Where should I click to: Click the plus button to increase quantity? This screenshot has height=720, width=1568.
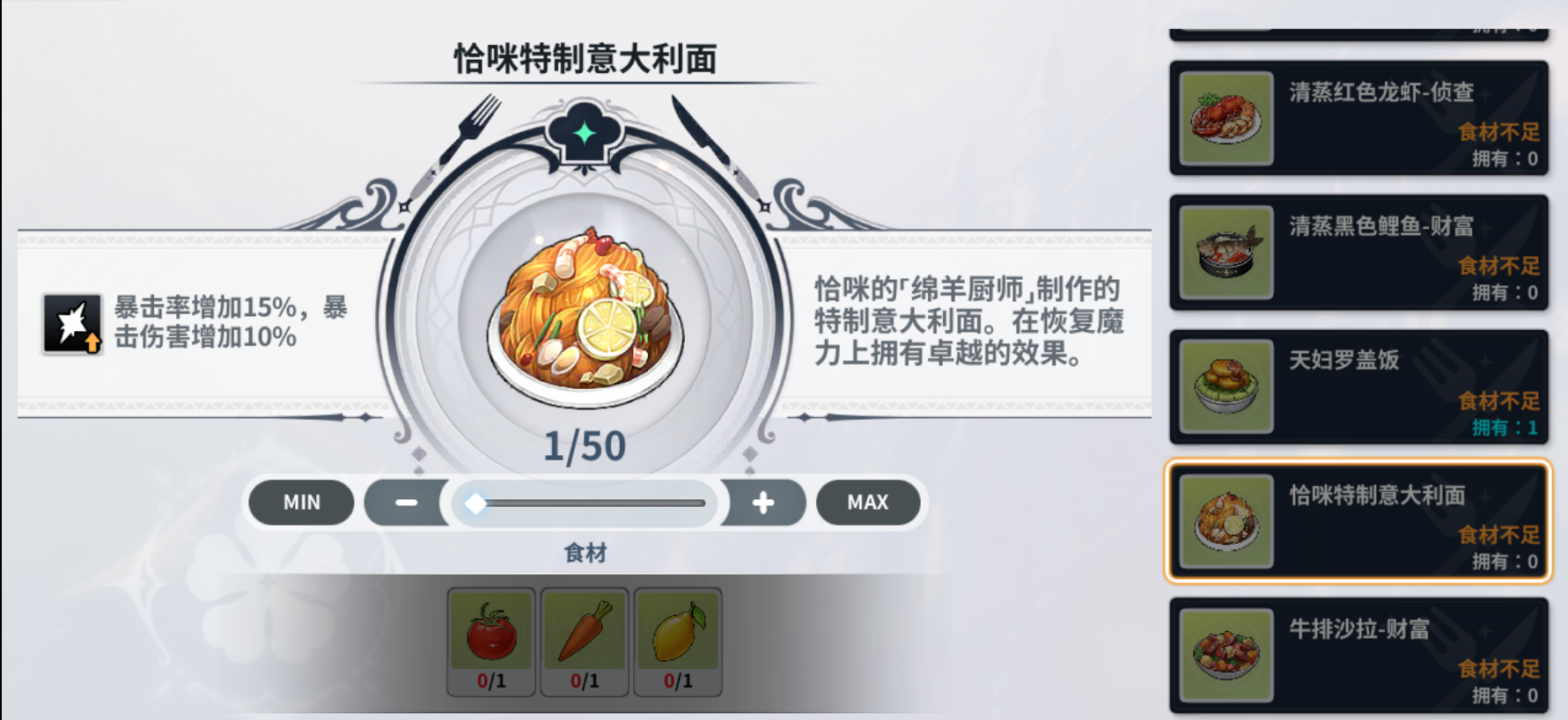tap(762, 503)
